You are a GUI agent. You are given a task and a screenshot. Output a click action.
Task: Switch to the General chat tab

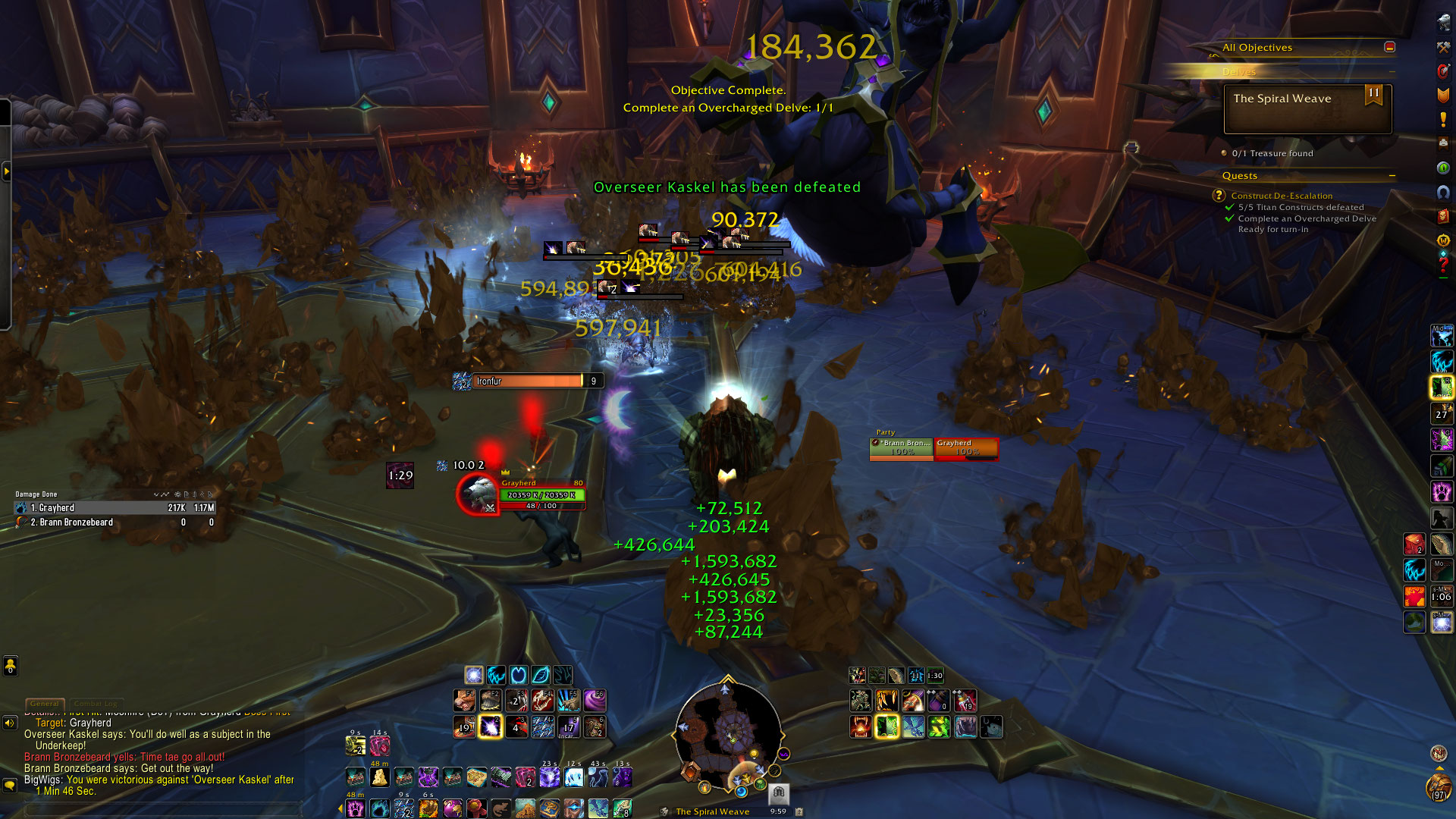coord(45,704)
